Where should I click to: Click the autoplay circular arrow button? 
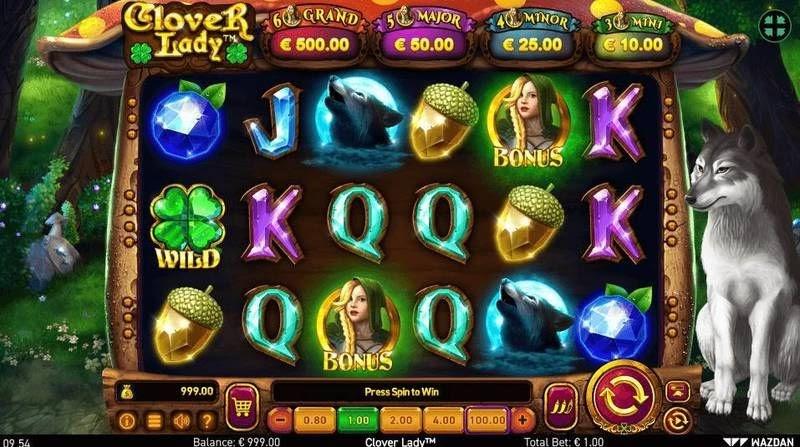[x=678, y=420]
